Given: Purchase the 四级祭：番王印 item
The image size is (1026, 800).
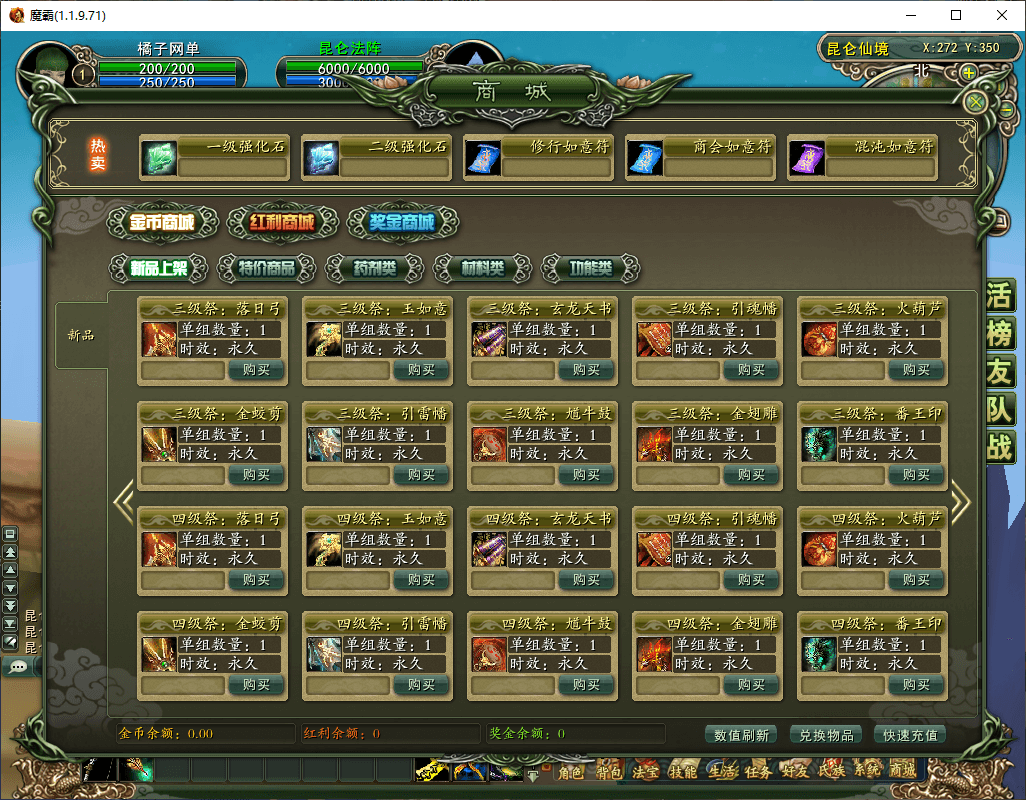Looking at the screenshot, I should (916, 685).
